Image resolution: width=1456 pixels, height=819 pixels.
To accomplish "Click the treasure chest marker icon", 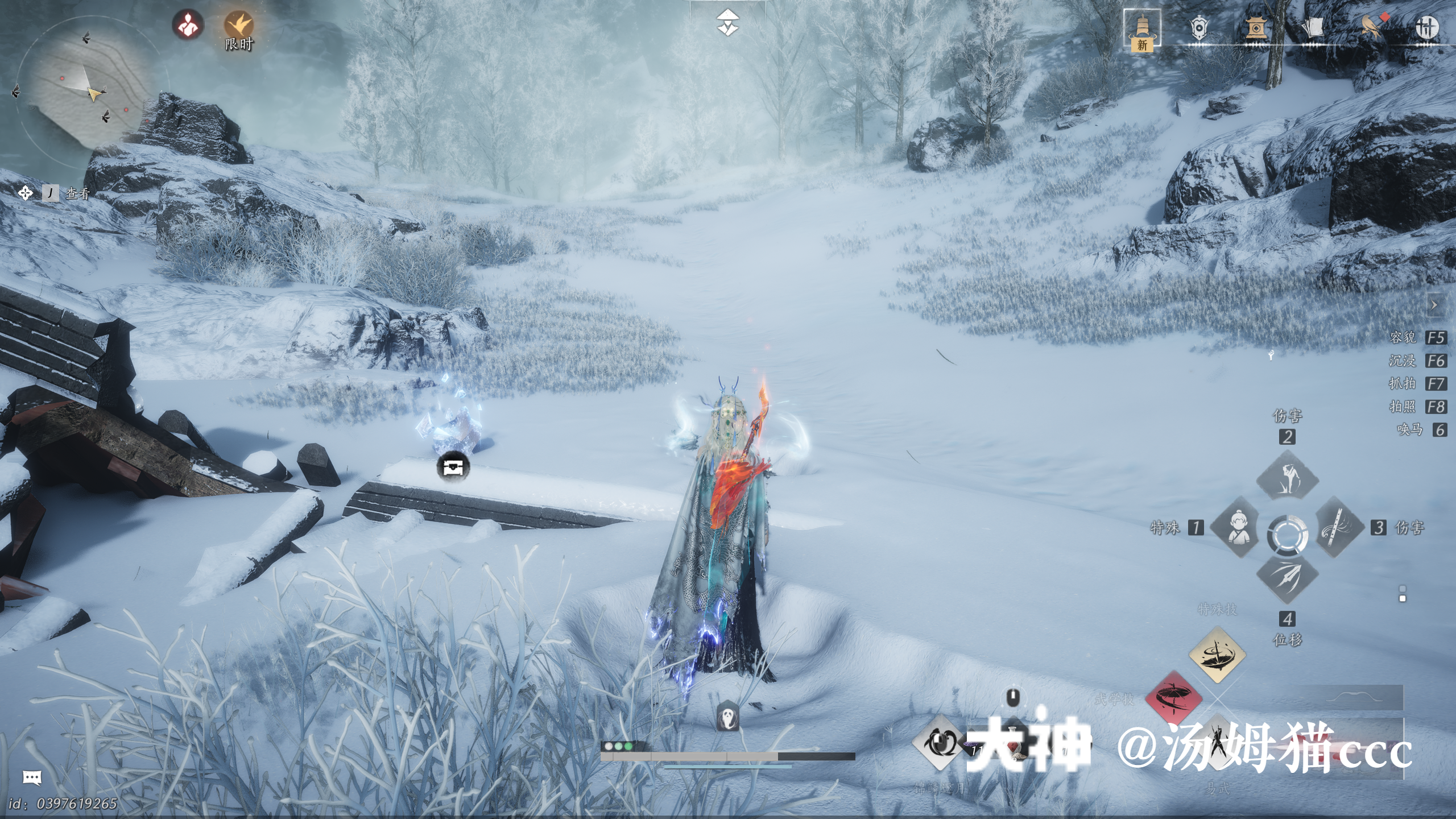I will click(453, 468).
